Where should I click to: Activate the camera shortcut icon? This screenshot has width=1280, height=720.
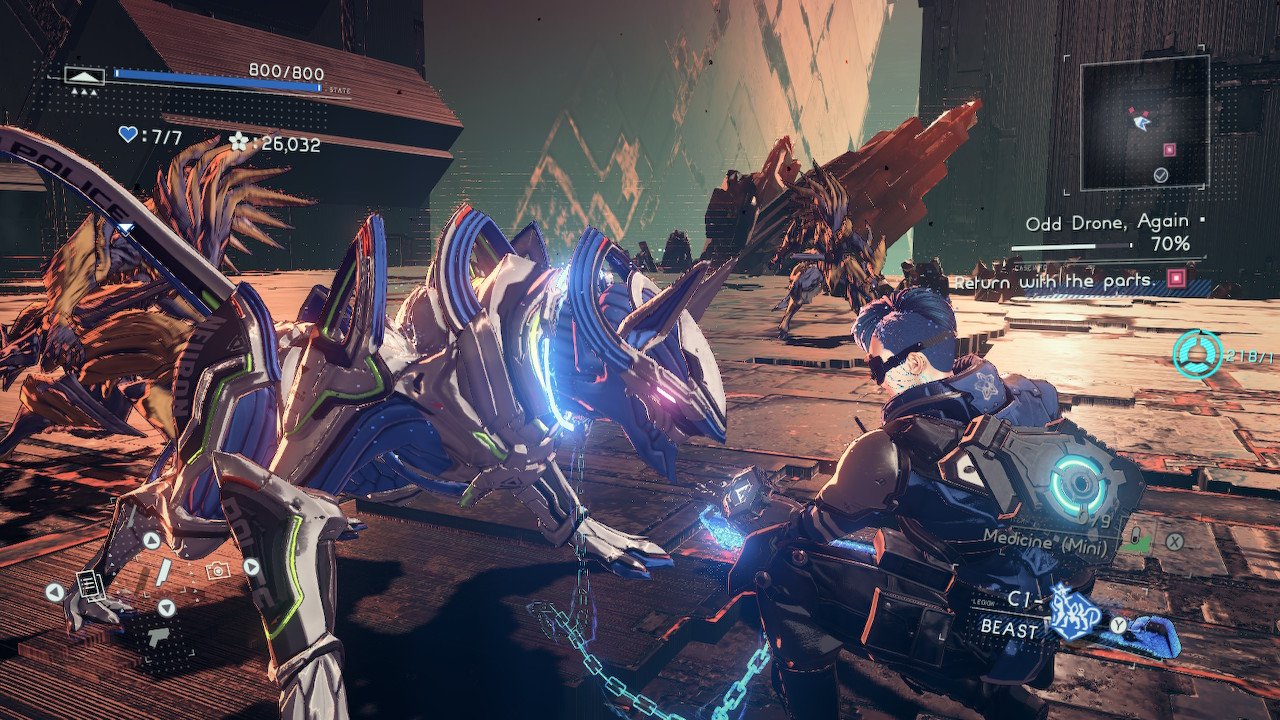(x=215, y=570)
